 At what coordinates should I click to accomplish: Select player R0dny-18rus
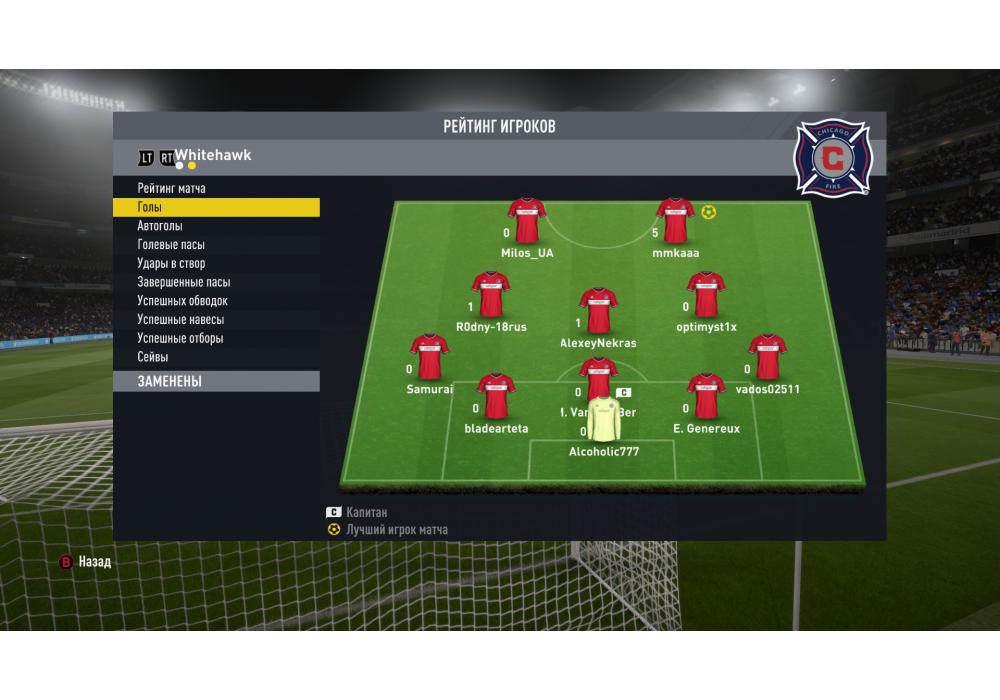[491, 295]
